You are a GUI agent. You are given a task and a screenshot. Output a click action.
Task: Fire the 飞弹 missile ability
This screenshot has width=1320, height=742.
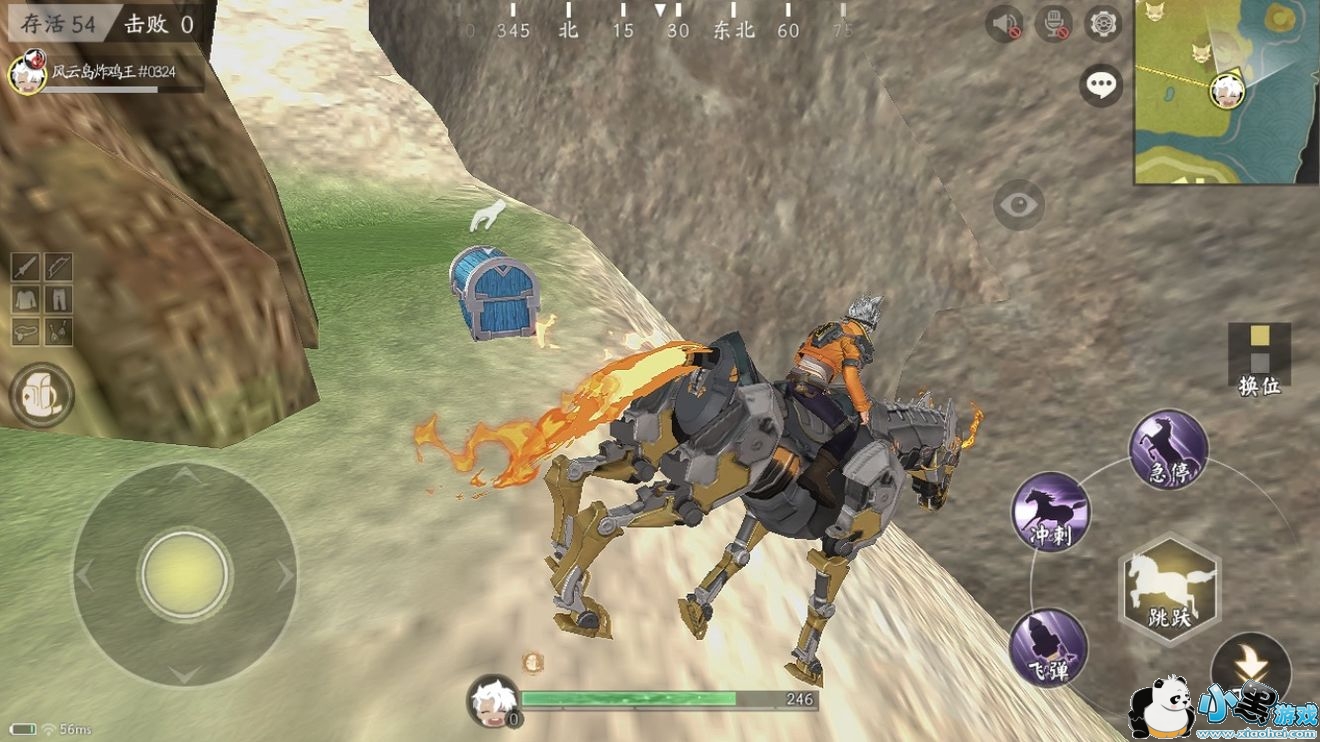(x=1048, y=648)
